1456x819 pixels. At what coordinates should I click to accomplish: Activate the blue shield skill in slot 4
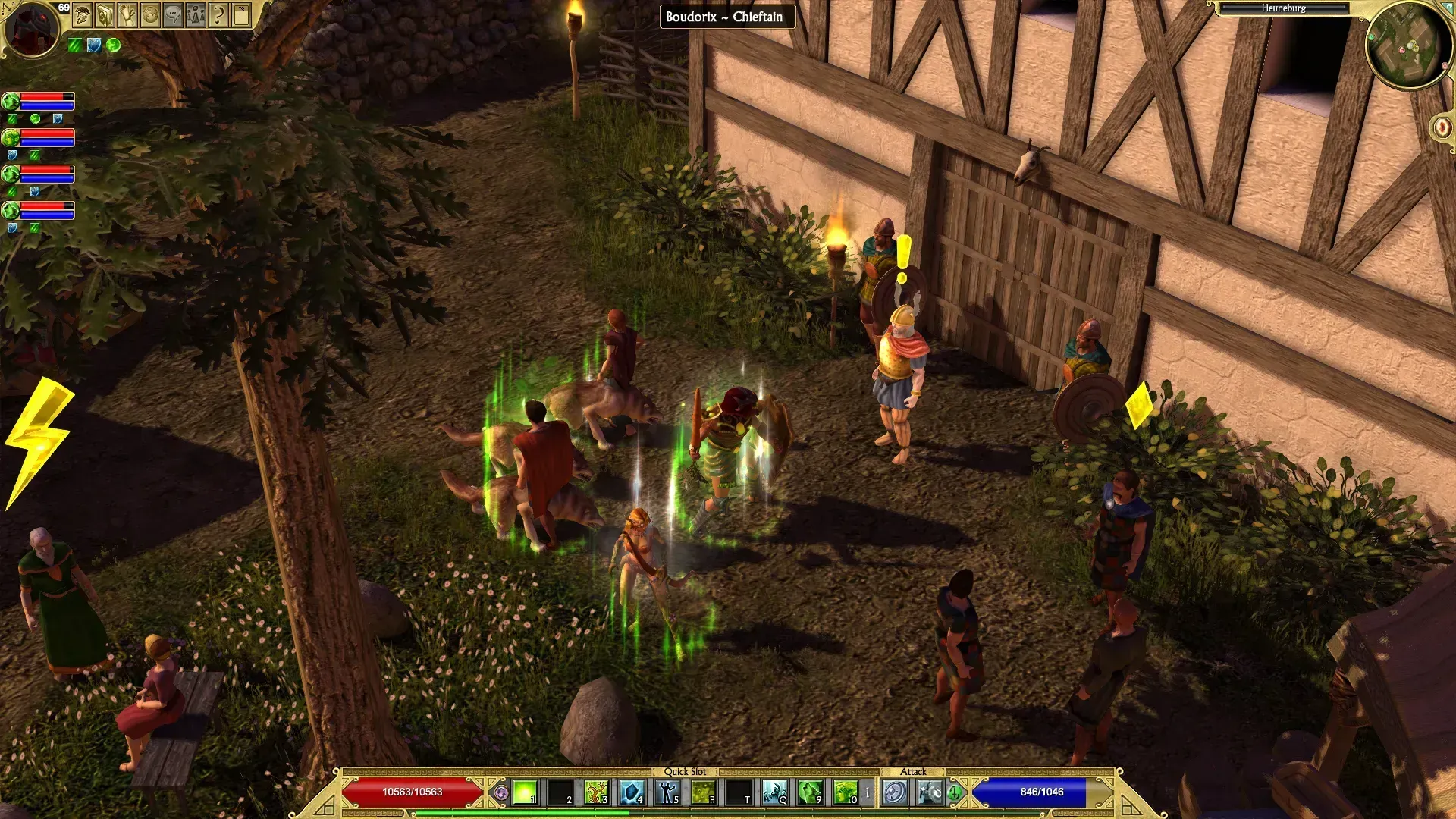632,792
